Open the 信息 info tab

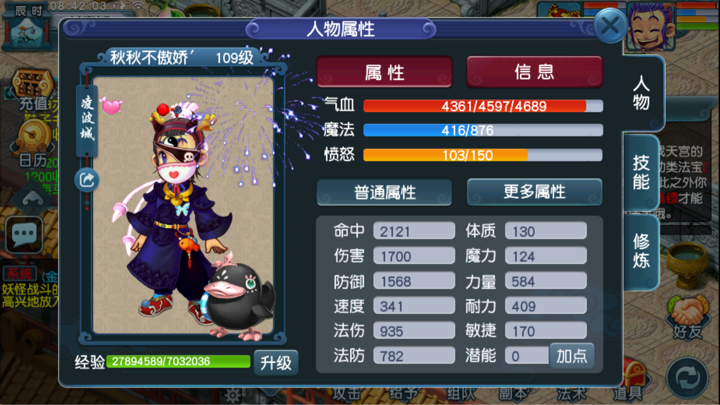(534, 72)
